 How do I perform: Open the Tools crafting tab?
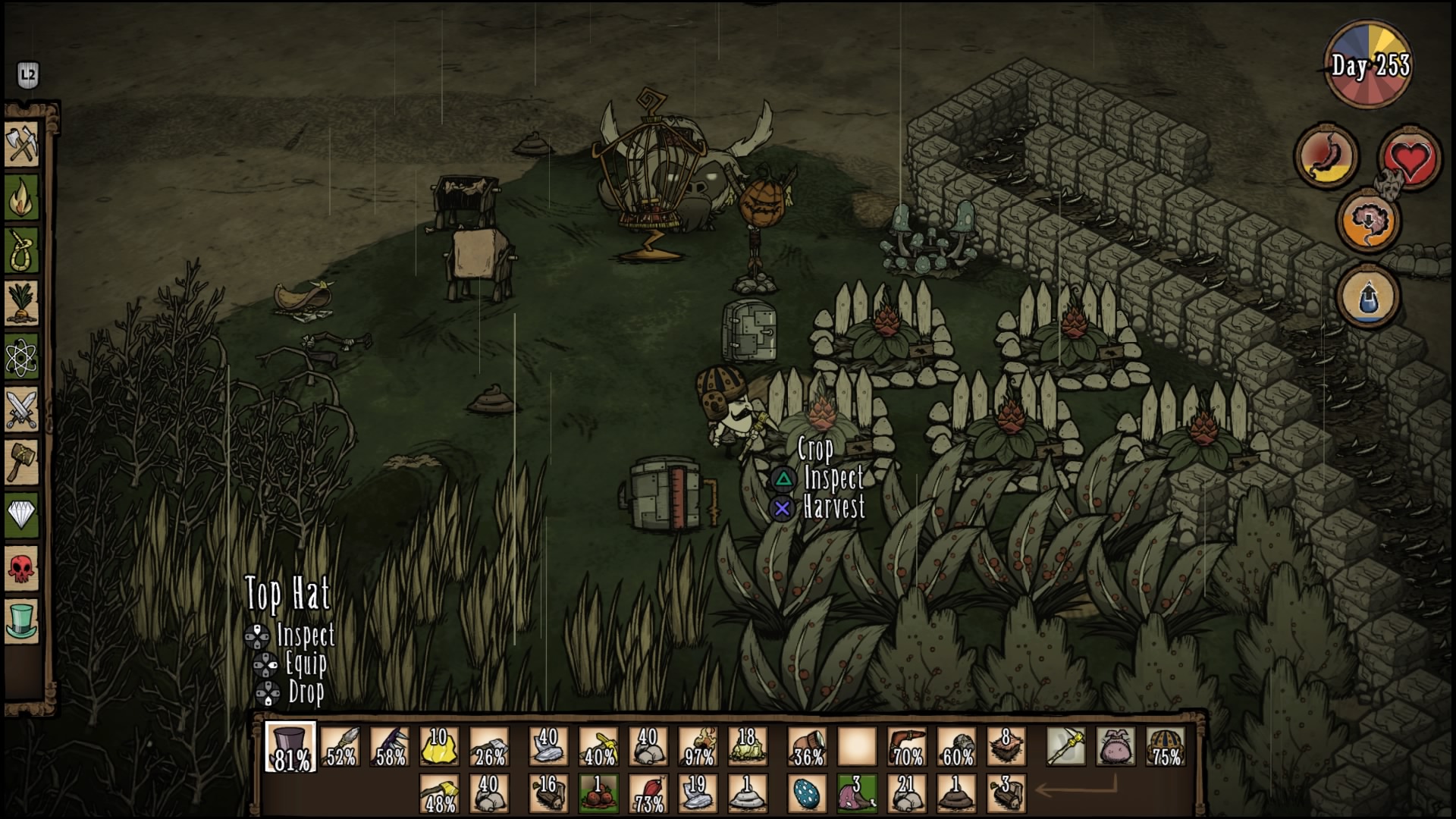coord(22,143)
